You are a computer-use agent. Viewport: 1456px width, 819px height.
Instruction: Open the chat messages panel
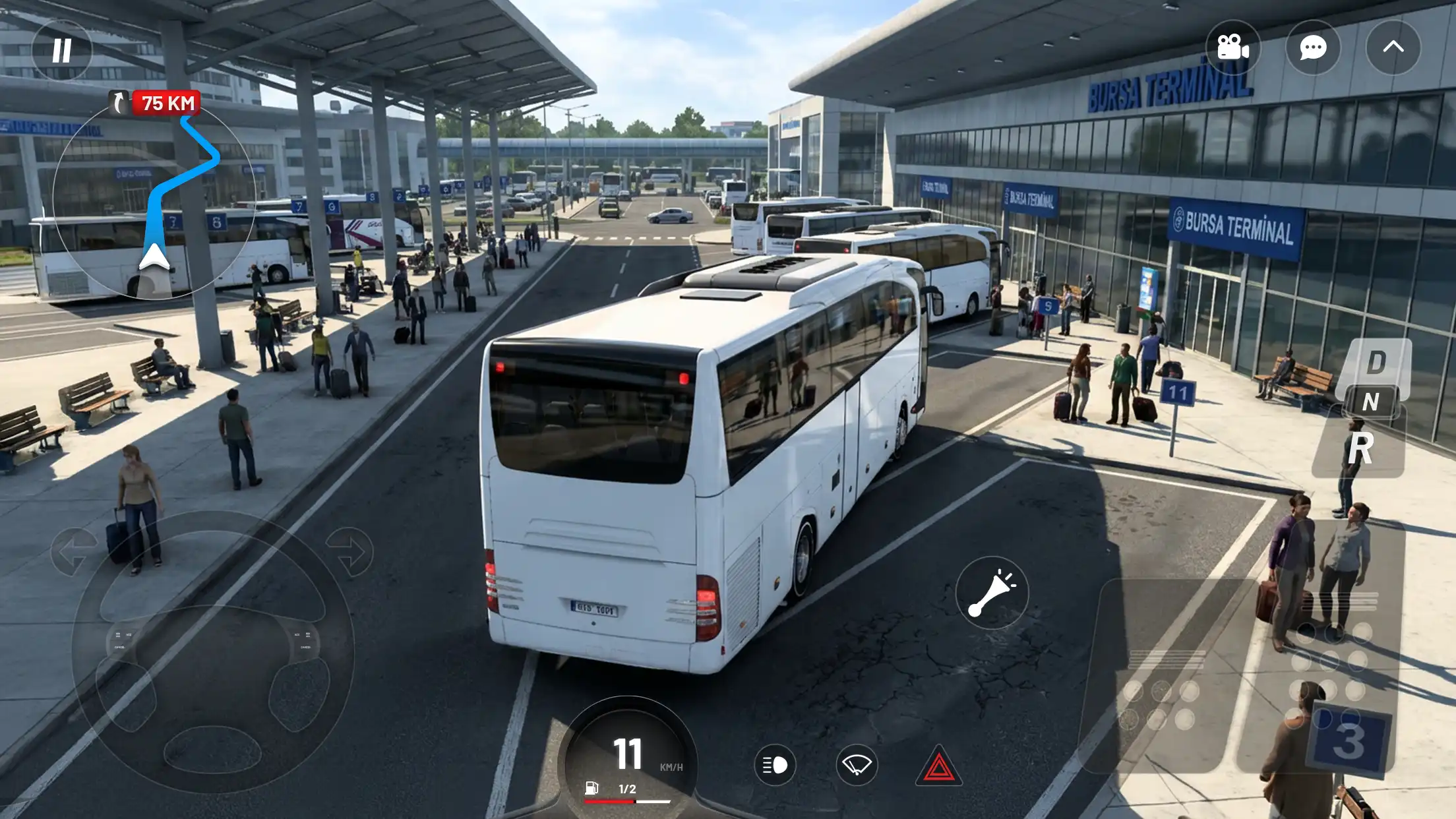pyautogui.click(x=1314, y=47)
